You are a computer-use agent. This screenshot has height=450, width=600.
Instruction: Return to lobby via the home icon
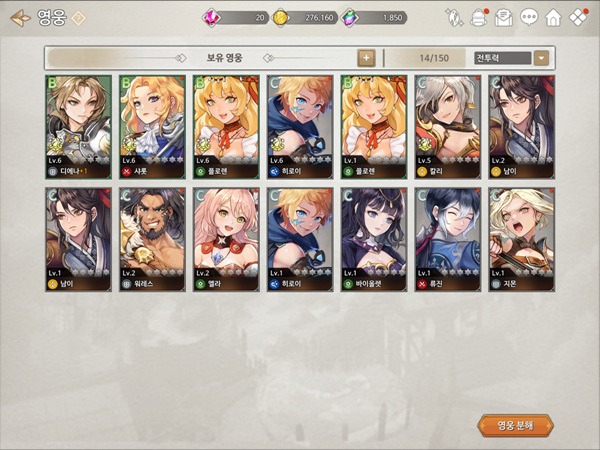[x=553, y=17]
